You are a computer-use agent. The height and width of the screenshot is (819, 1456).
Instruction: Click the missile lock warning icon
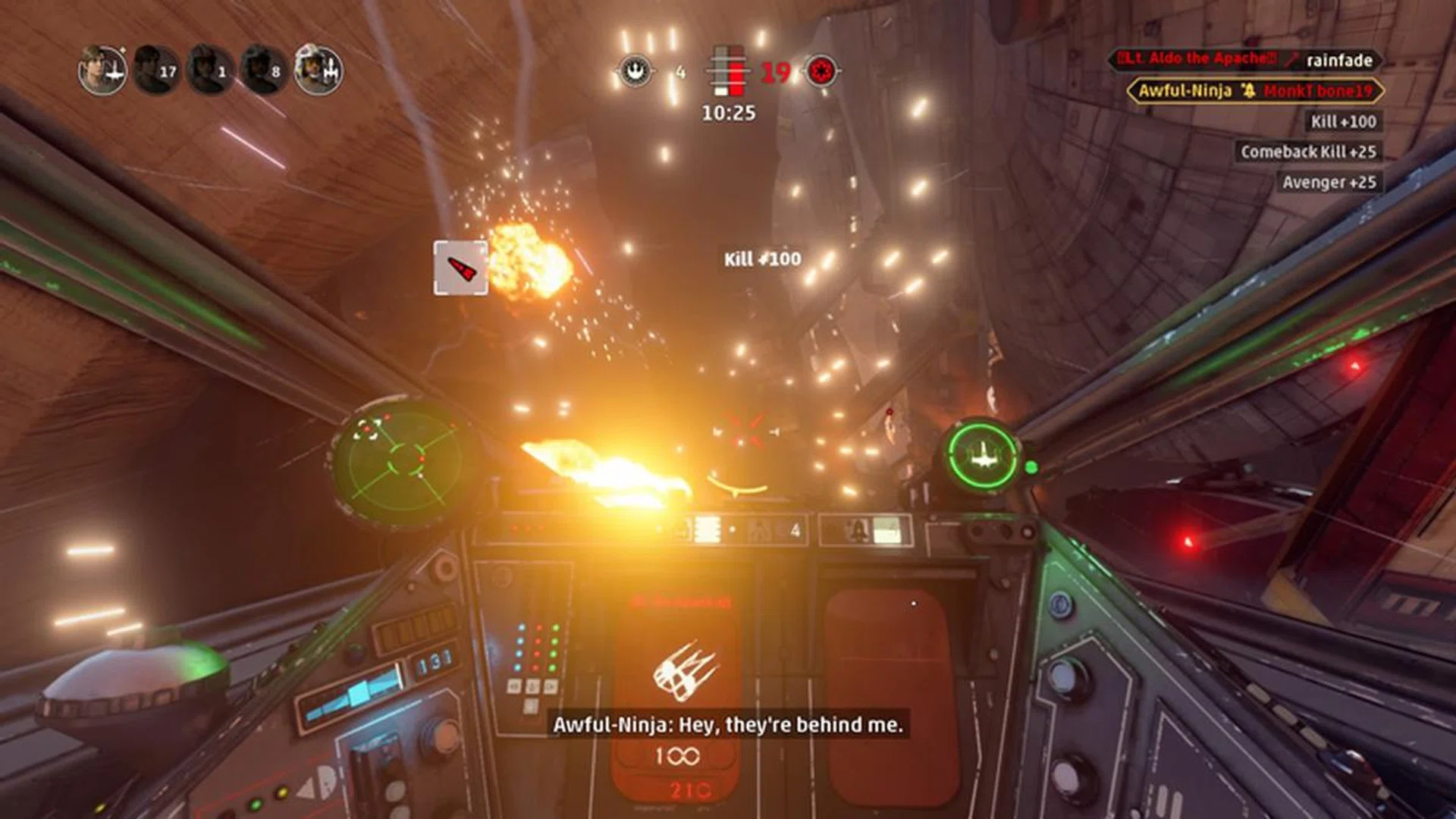(460, 267)
